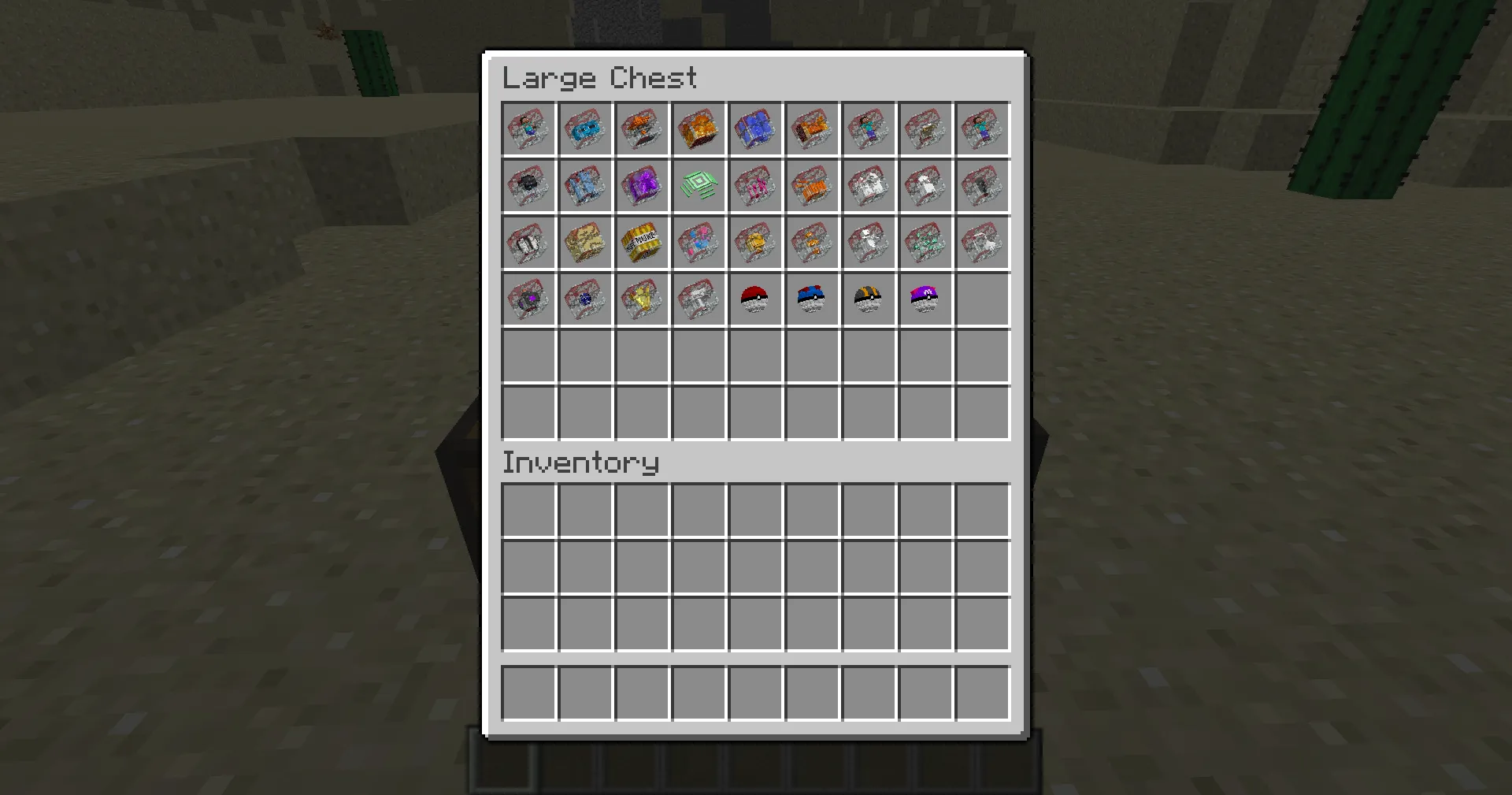Grab the dark purple orb cage item
This screenshot has width=1512, height=795.
(528, 299)
